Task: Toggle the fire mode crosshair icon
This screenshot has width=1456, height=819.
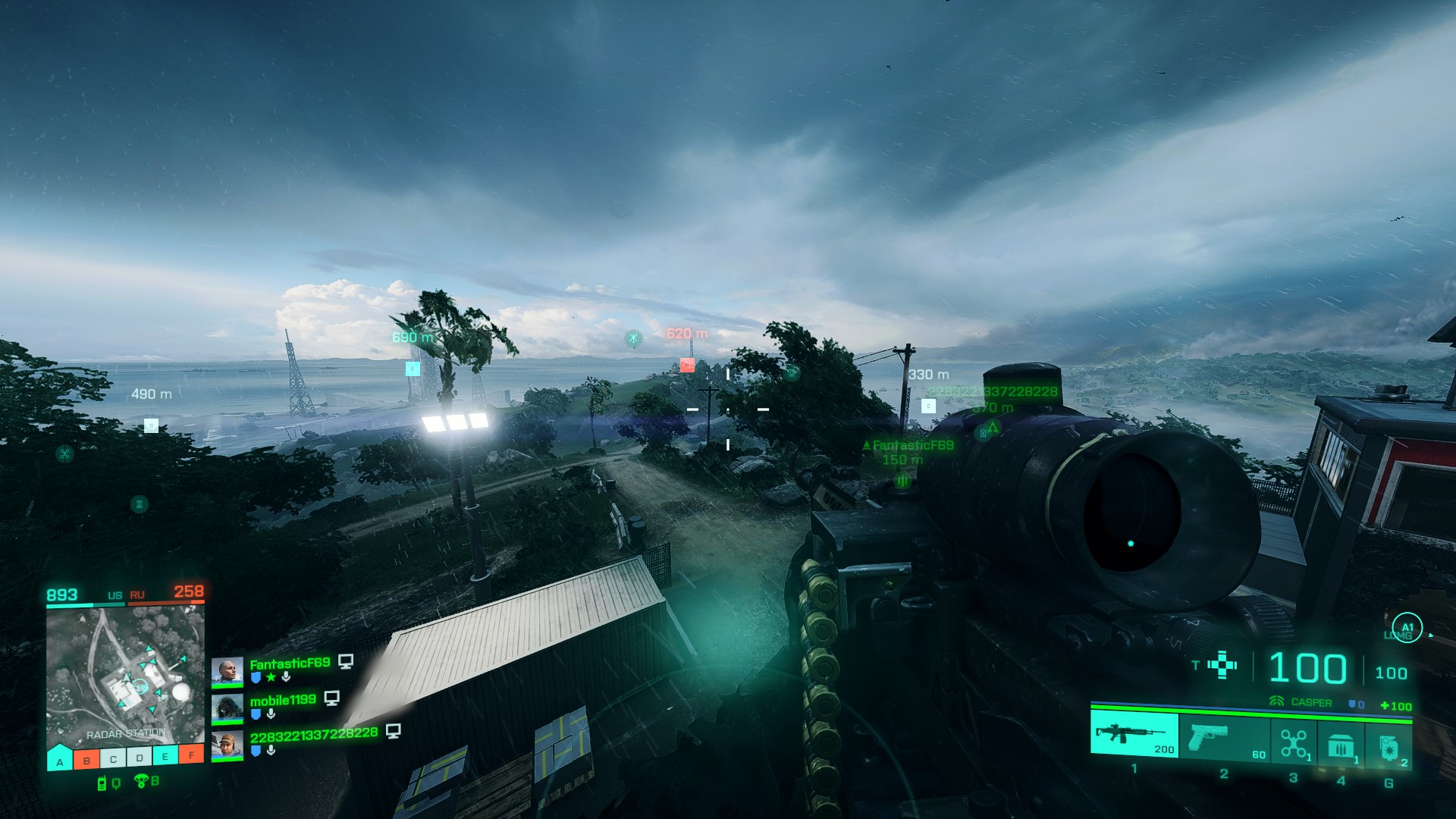Action: (1222, 665)
